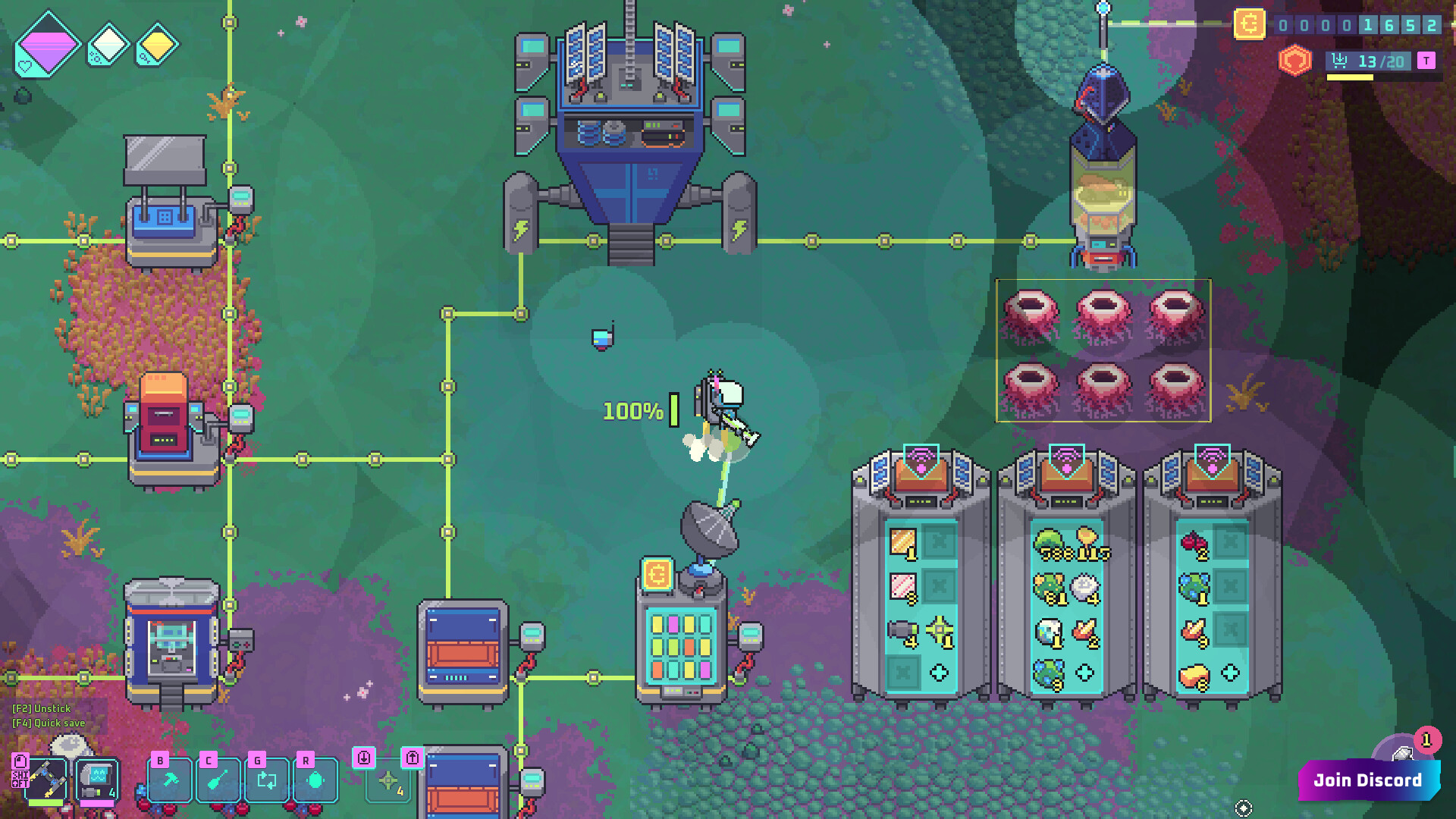Select the paddle tool in hotbar slot C
1456x819 pixels.
tap(218, 780)
